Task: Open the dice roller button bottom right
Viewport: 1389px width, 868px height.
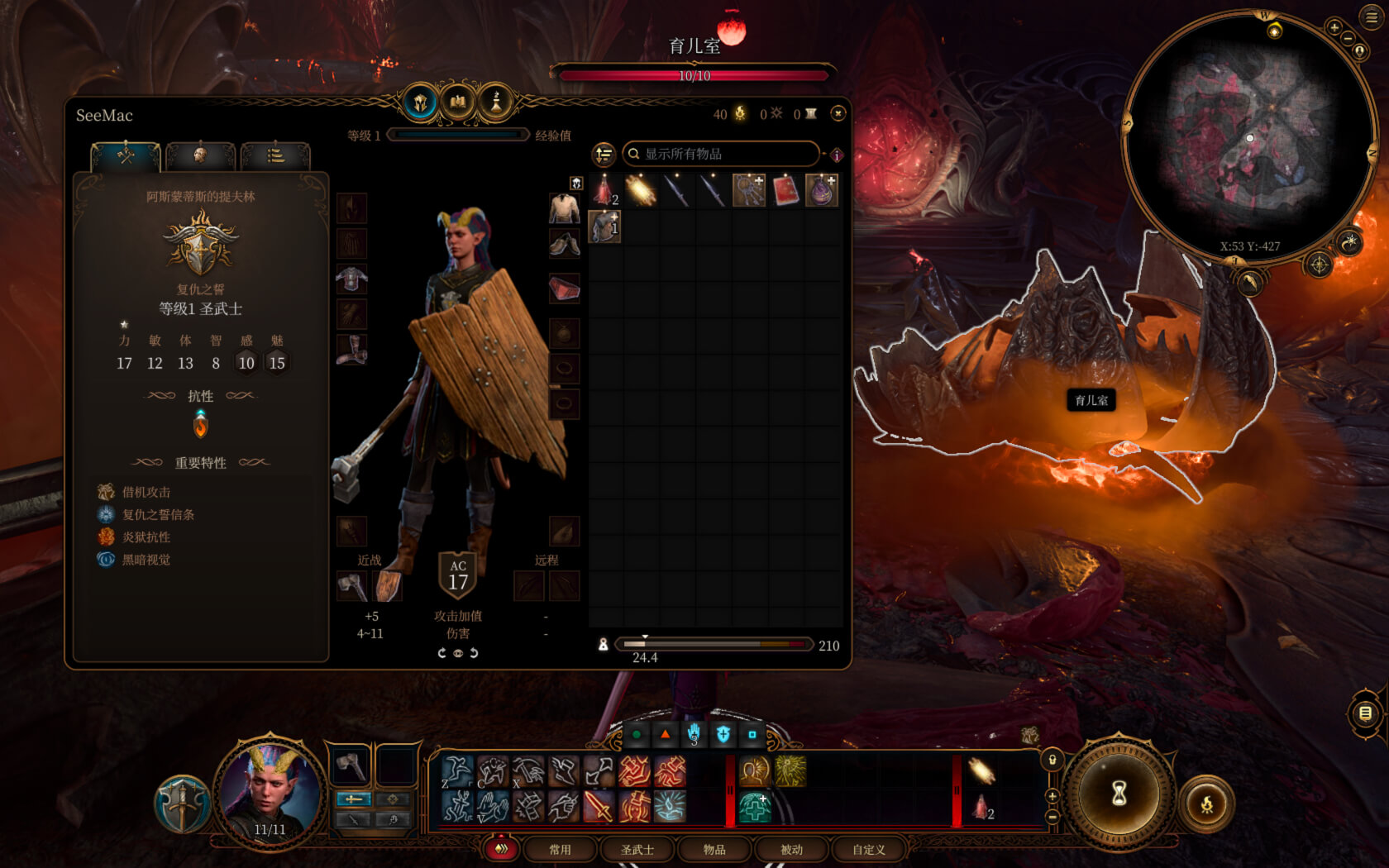Action: point(1209,804)
